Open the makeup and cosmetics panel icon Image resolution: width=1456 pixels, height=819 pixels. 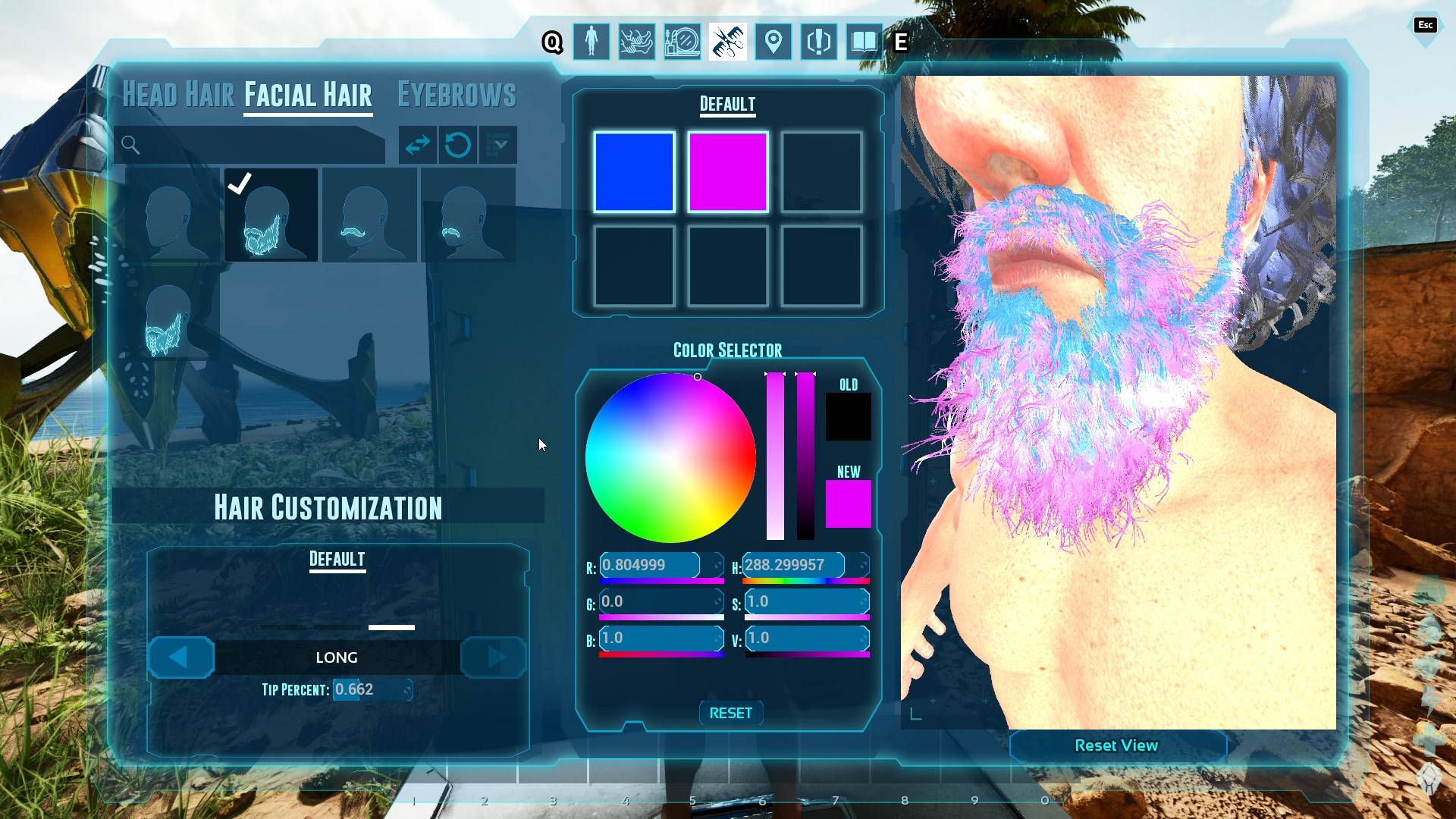(x=682, y=42)
